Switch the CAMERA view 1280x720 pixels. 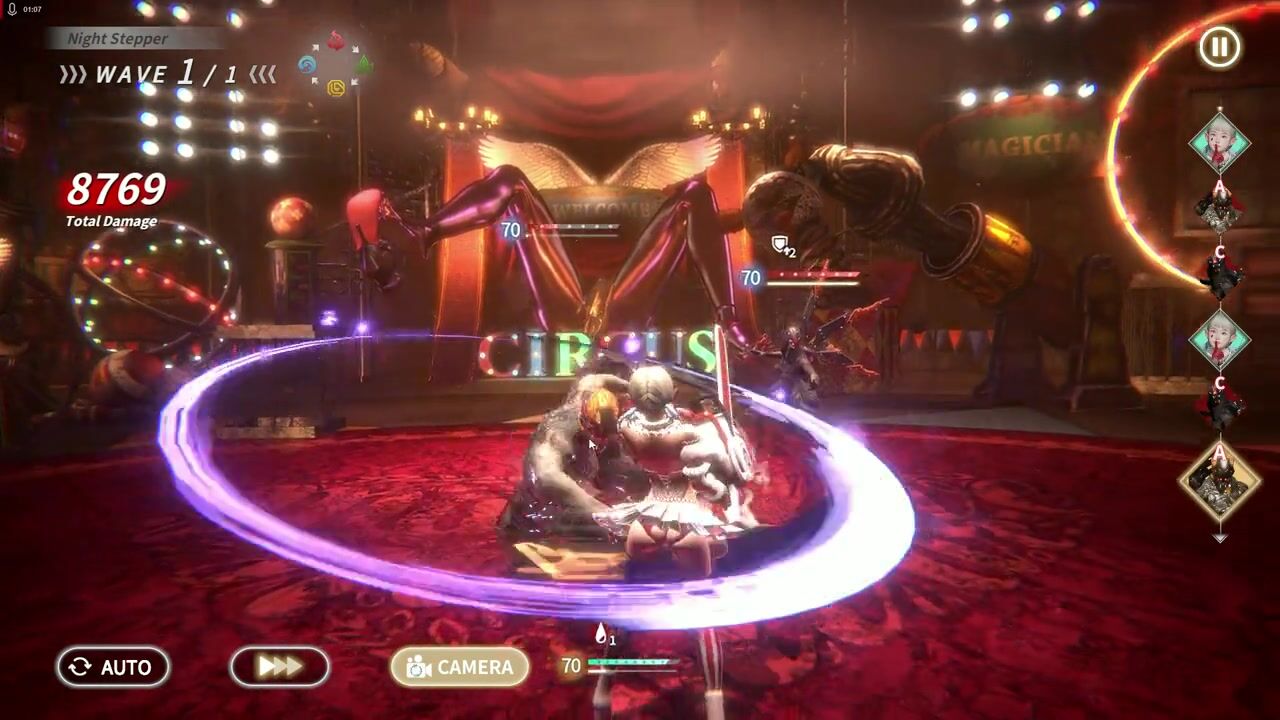(x=460, y=667)
